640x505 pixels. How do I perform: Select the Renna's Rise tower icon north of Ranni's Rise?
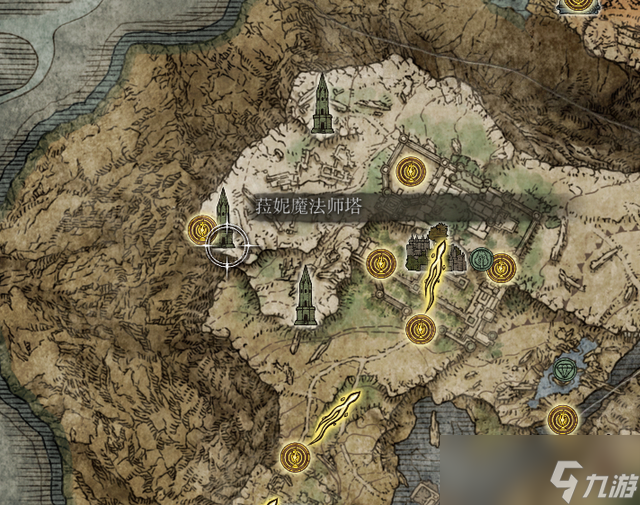[x=321, y=104]
